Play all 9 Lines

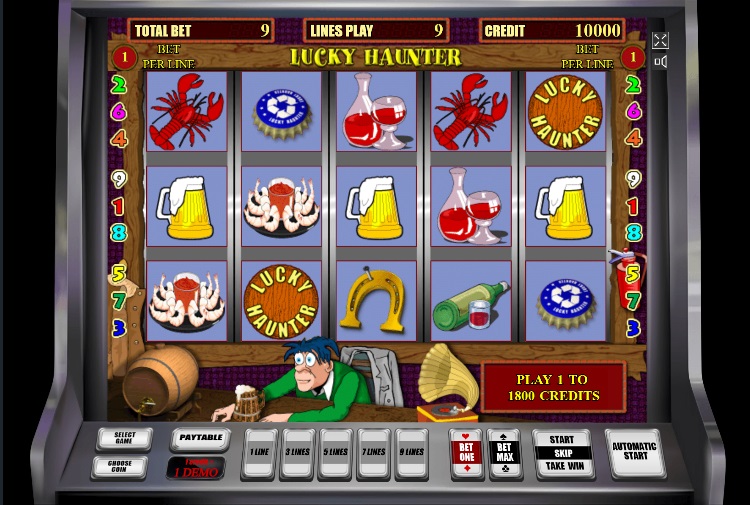[411, 453]
